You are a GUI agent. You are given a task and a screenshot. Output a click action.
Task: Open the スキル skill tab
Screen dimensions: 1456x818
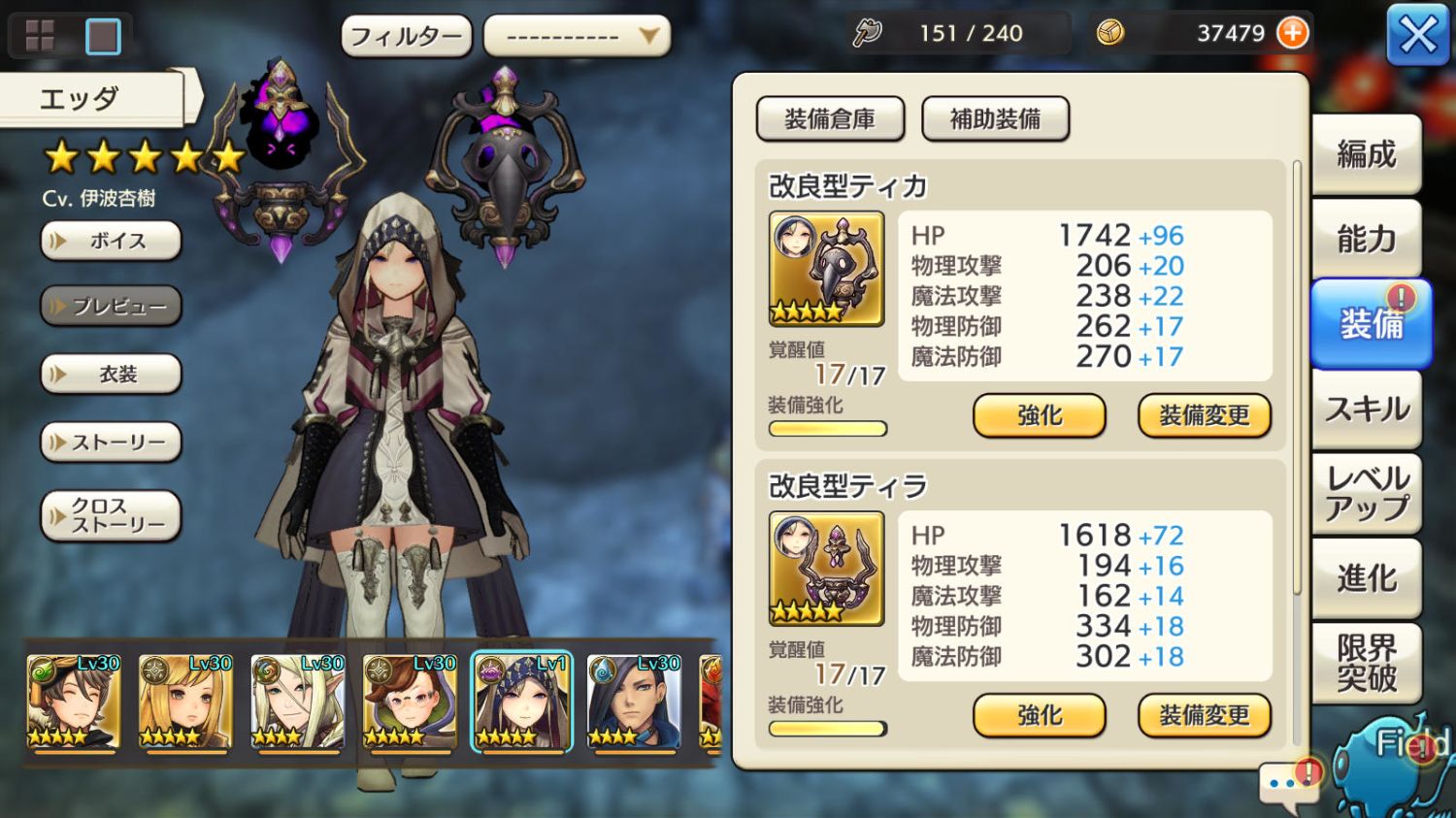click(1366, 409)
